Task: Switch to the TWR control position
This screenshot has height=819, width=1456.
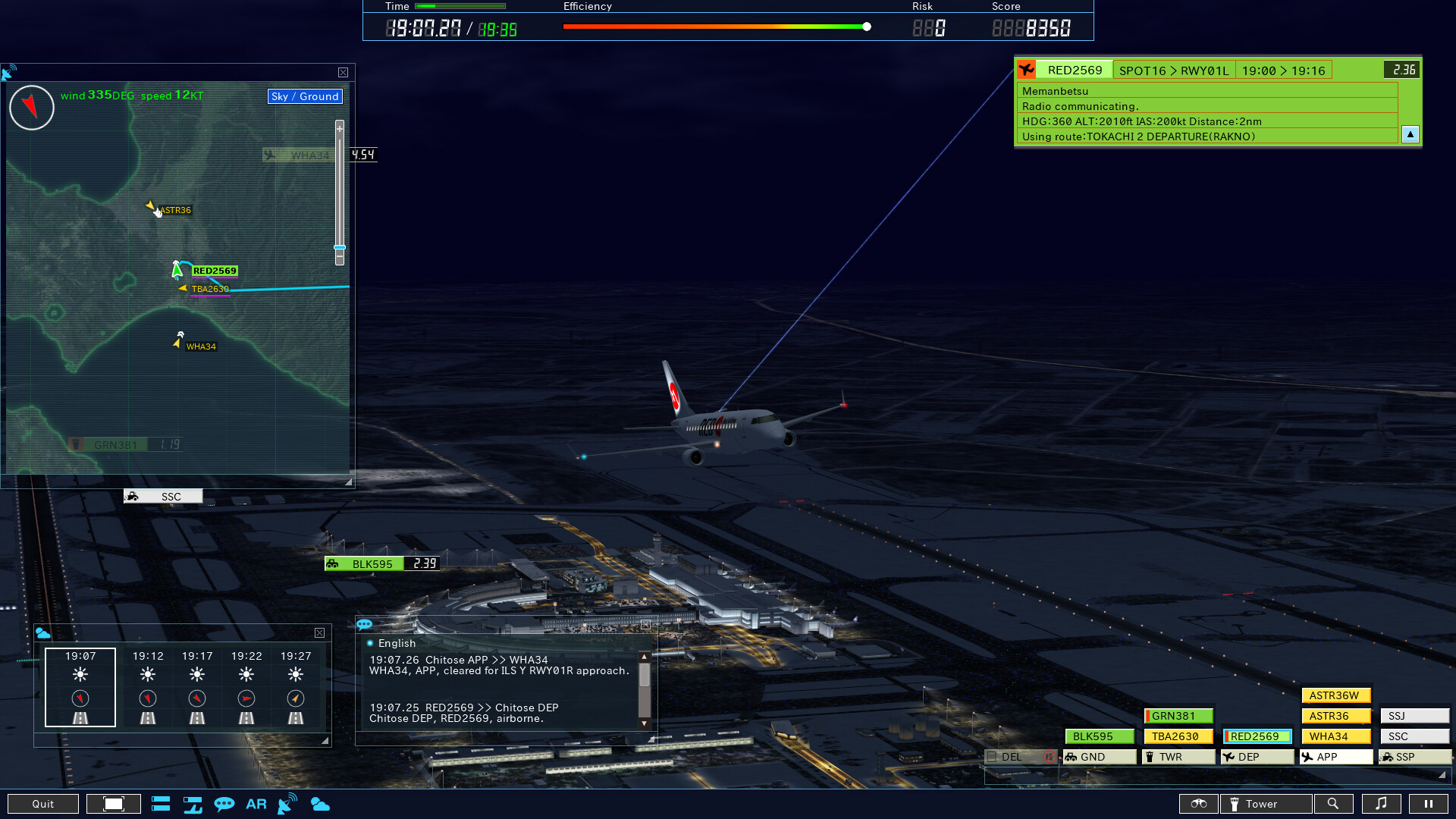Action: (x=1178, y=757)
